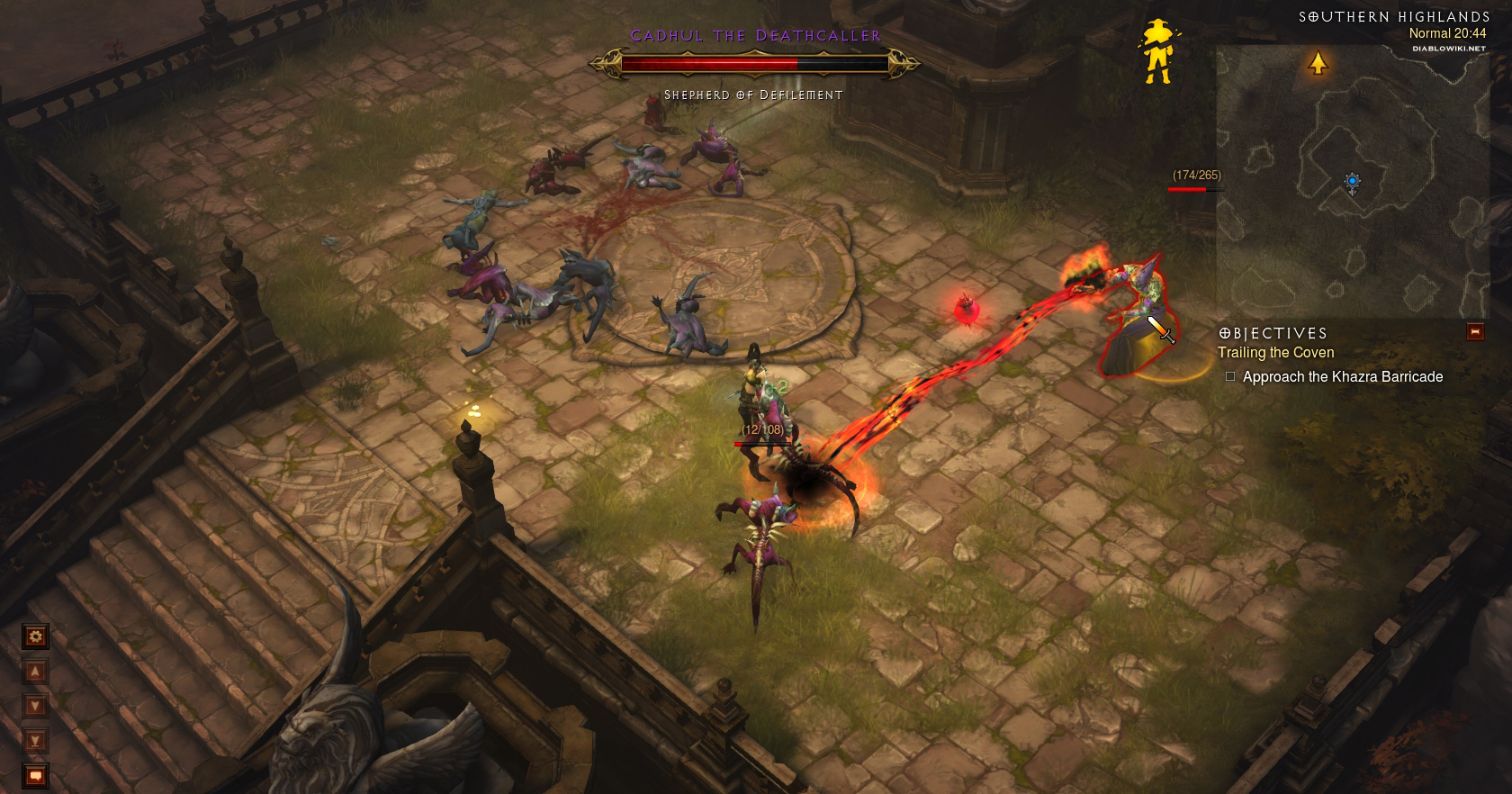This screenshot has width=1512, height=794.
Task: Click the chat scroll-down arrow button
Action: [x=35, y=706]
